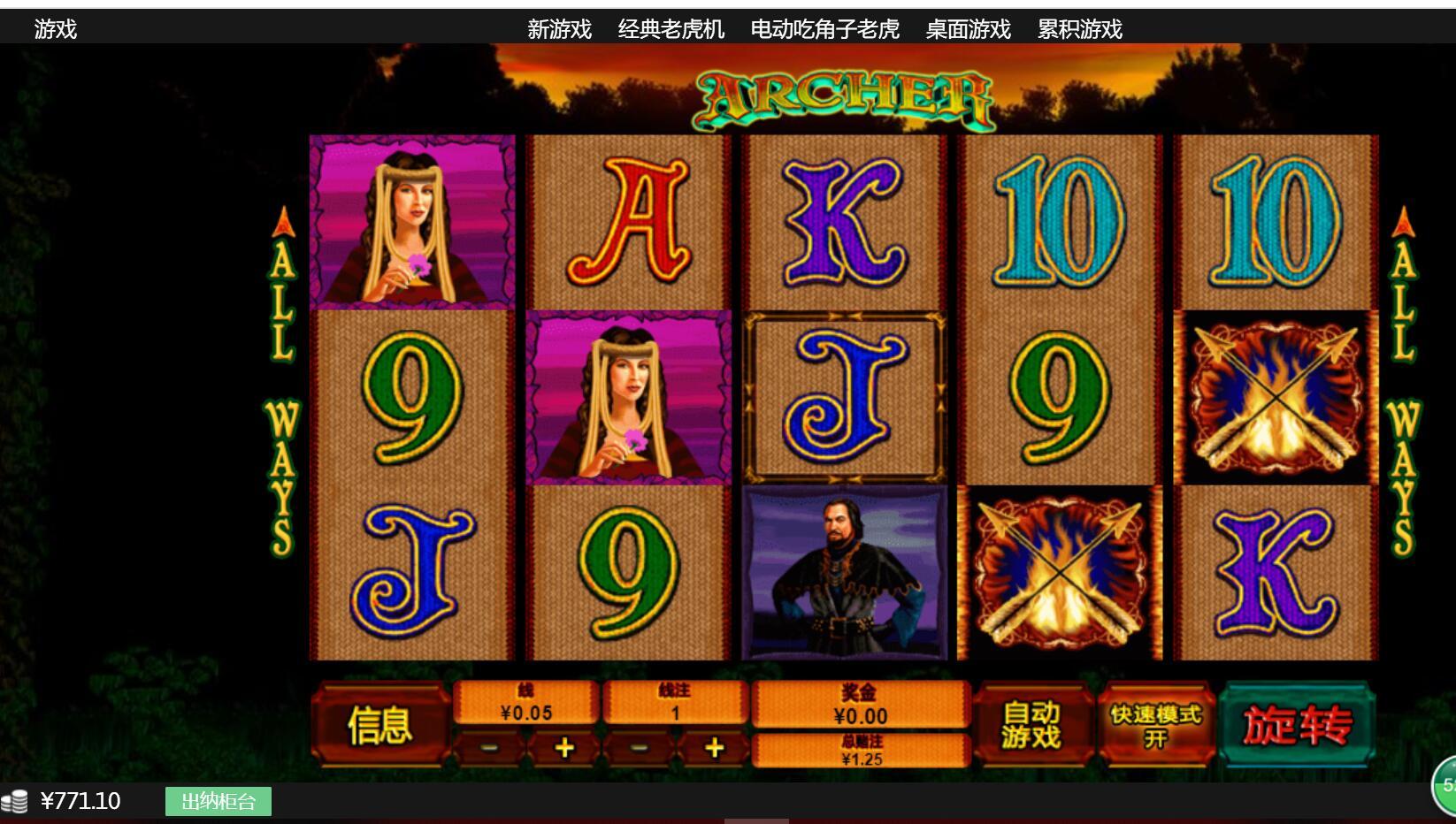Lower the 线注 line bet
The image size is (1456, 824).
pyautogui.click(x=639, y=749)
